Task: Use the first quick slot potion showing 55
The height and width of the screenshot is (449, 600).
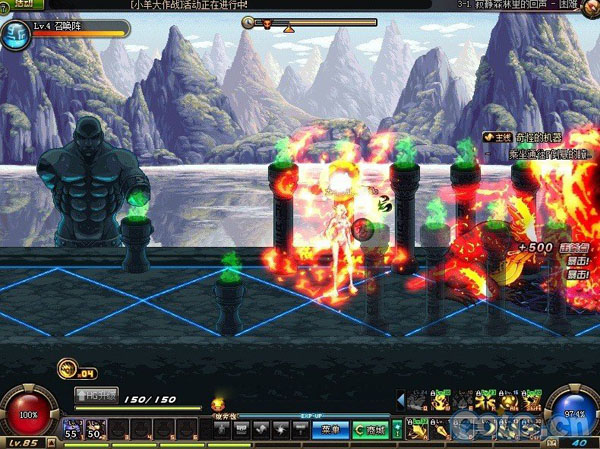Action: tap(71, 428)
